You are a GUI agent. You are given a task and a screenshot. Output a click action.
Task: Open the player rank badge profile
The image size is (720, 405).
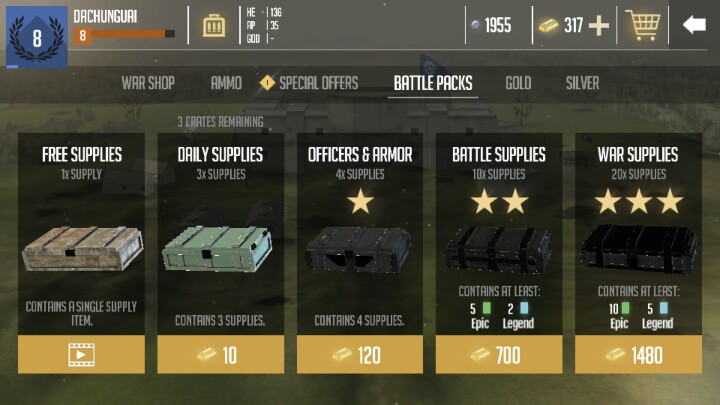pyautogui.click(x=37, y=38)
